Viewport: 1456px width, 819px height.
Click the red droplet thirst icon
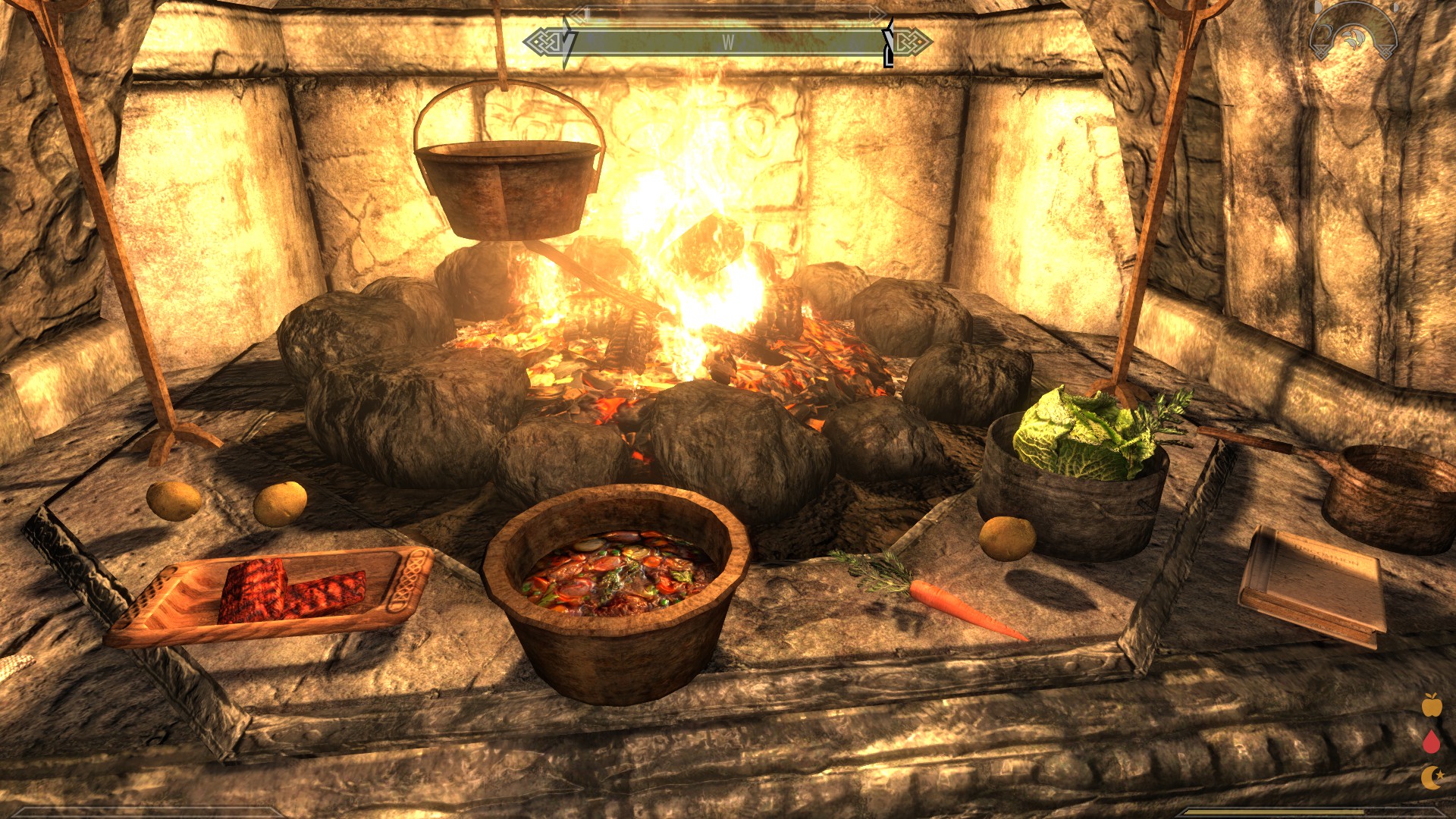point(1431,741)
